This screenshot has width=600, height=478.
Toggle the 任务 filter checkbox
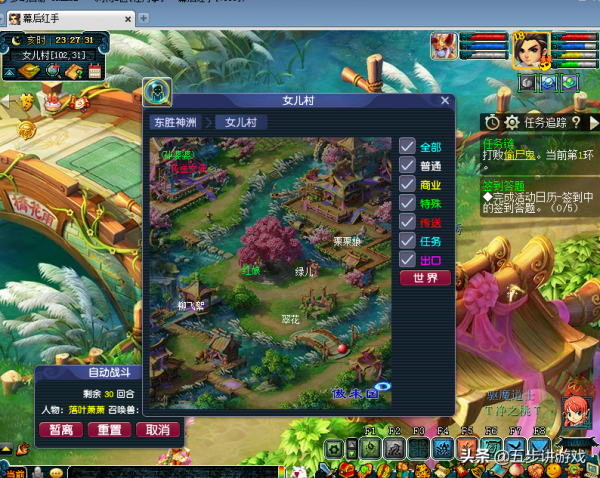pos(407,241)
